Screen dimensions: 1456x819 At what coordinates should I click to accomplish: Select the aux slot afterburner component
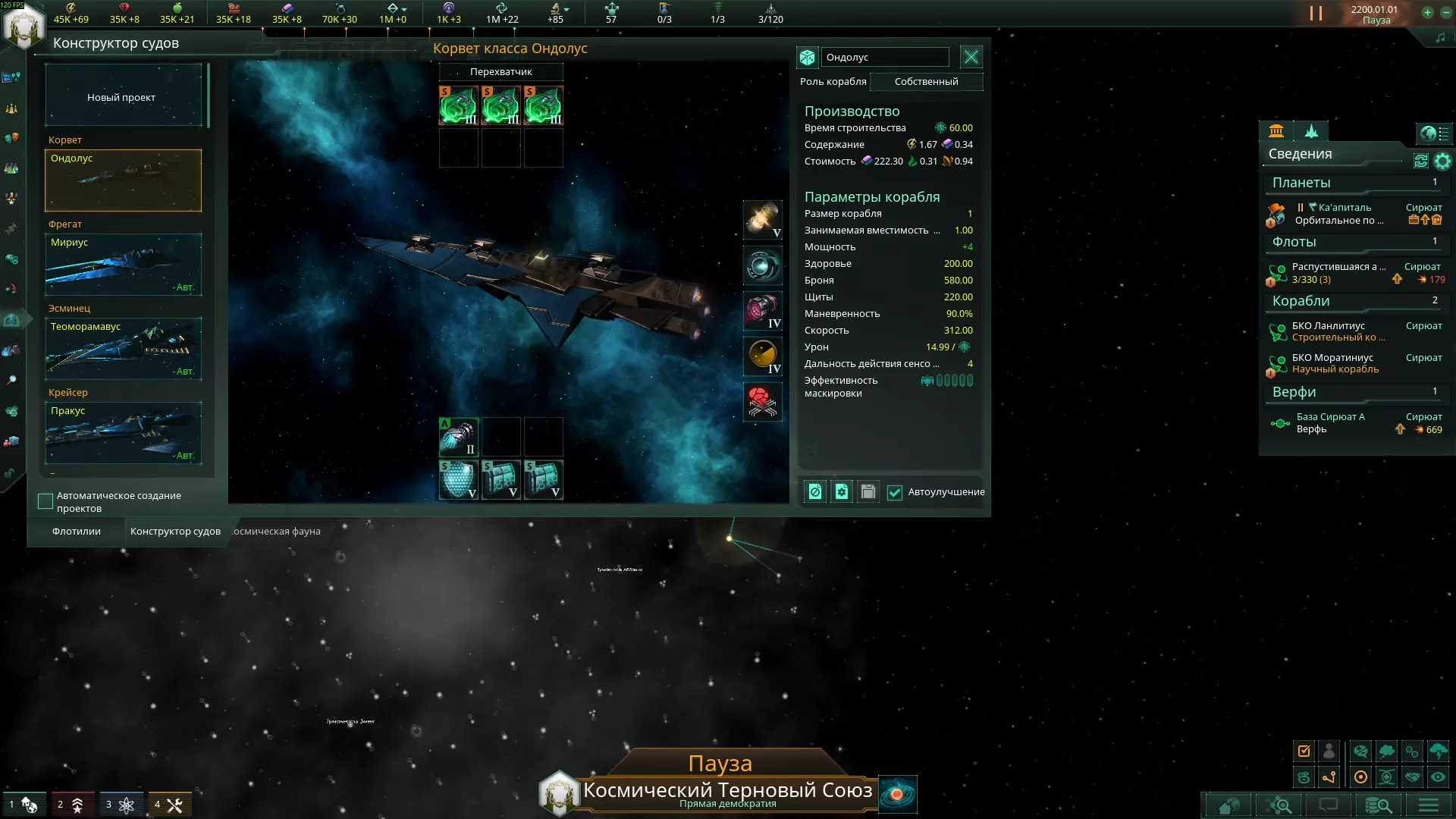pyautogui.click(x=458, y=437)
